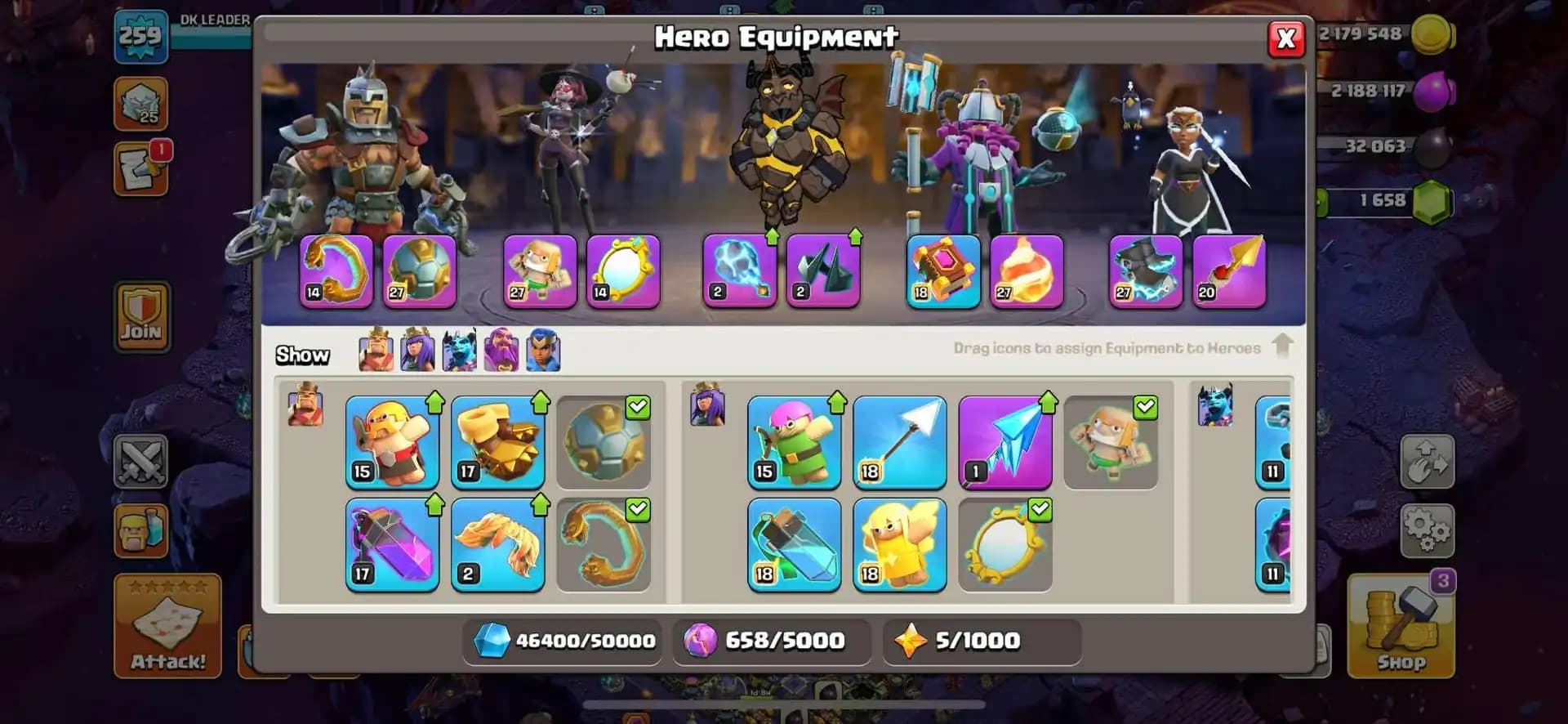This screenshot has height=724, width=1568.
Task: Filter equipment by Royal Champion portrait
Action: (545, 351)
